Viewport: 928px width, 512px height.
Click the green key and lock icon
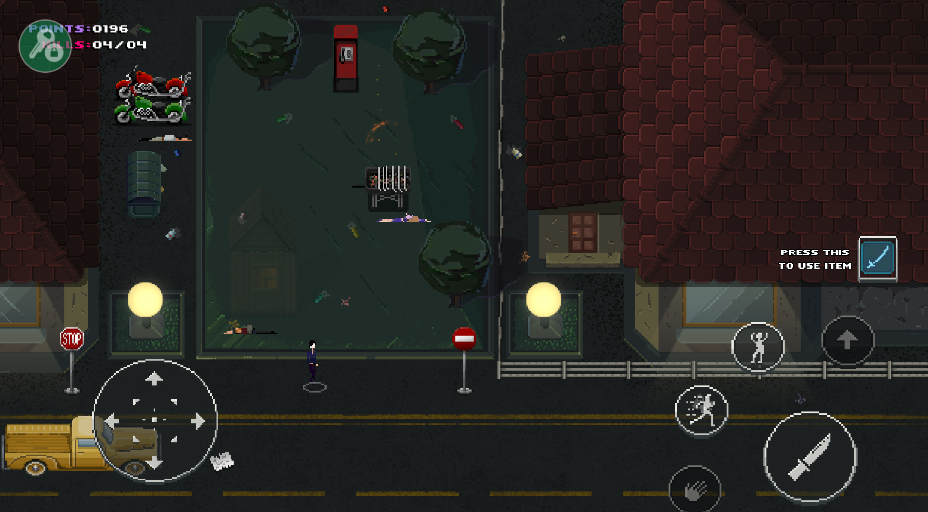pyautogui.click(x=44, y=44)
